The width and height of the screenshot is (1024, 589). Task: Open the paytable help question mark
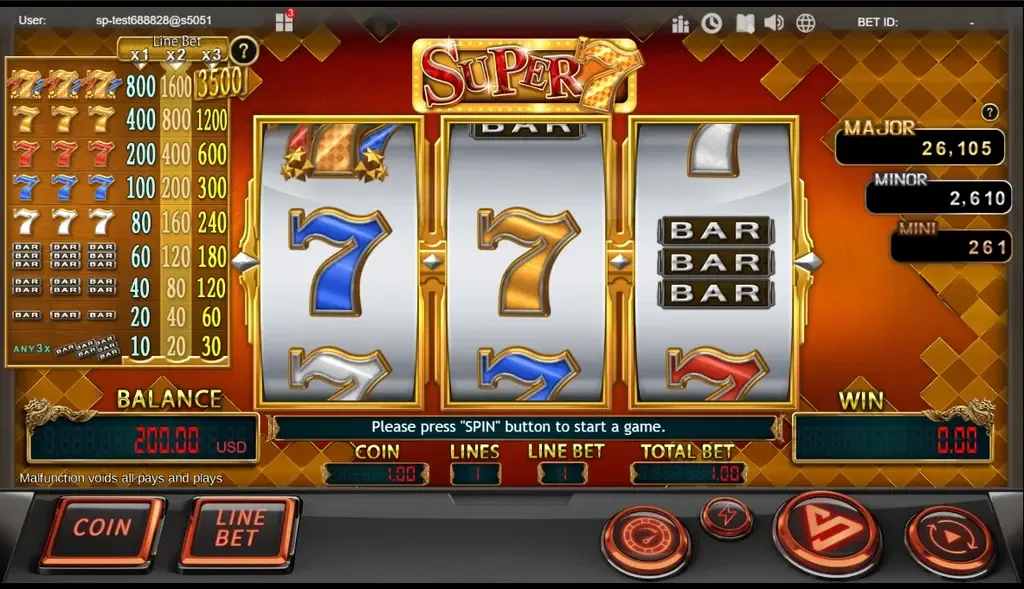coord(242,50)
